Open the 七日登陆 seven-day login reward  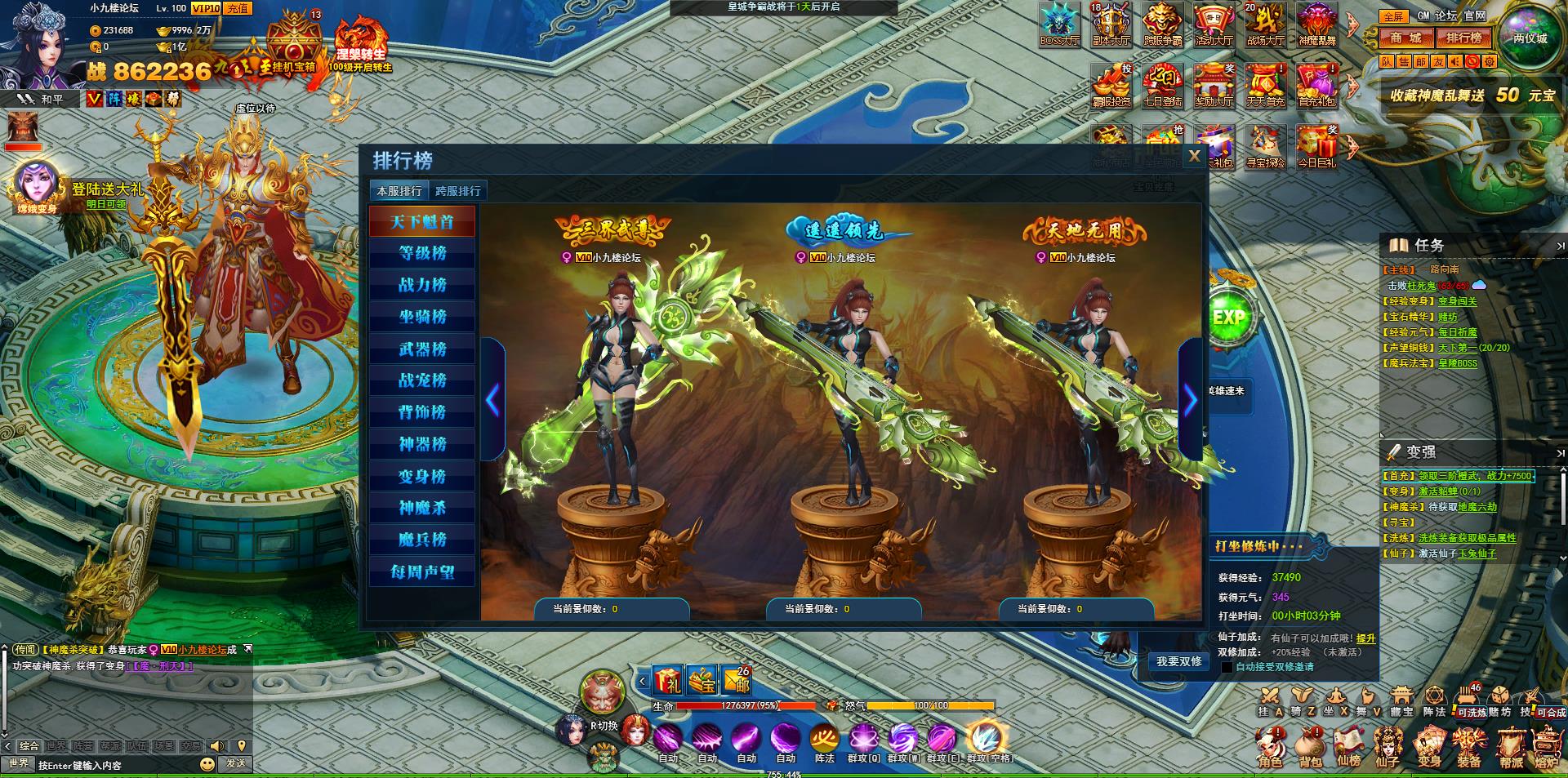1163,87
